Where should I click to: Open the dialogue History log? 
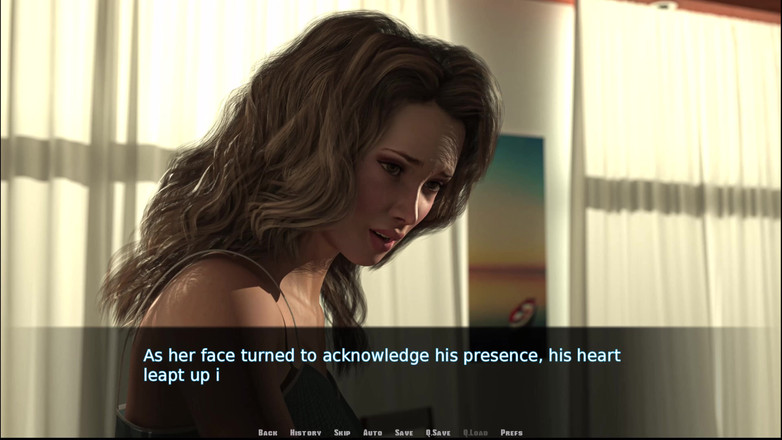pyautogui.click(x=305, y=432)
